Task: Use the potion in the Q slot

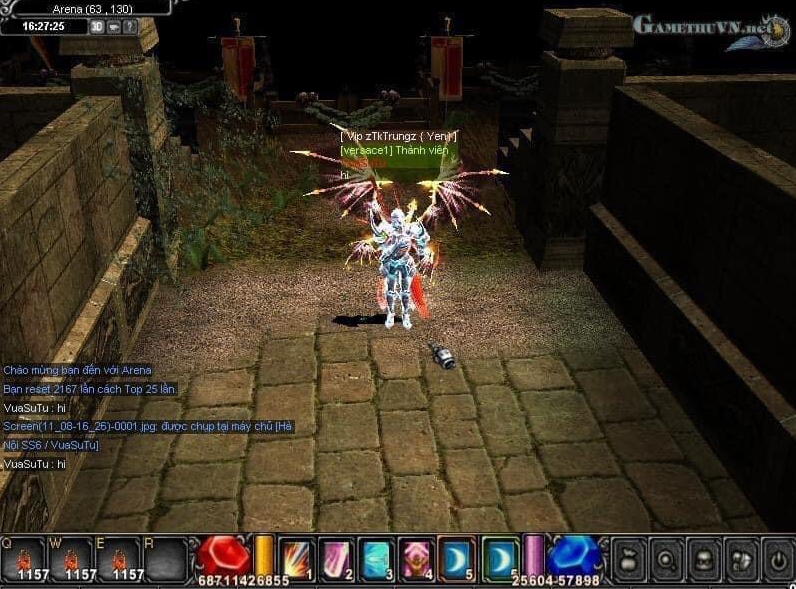Action: pos(23,557)
